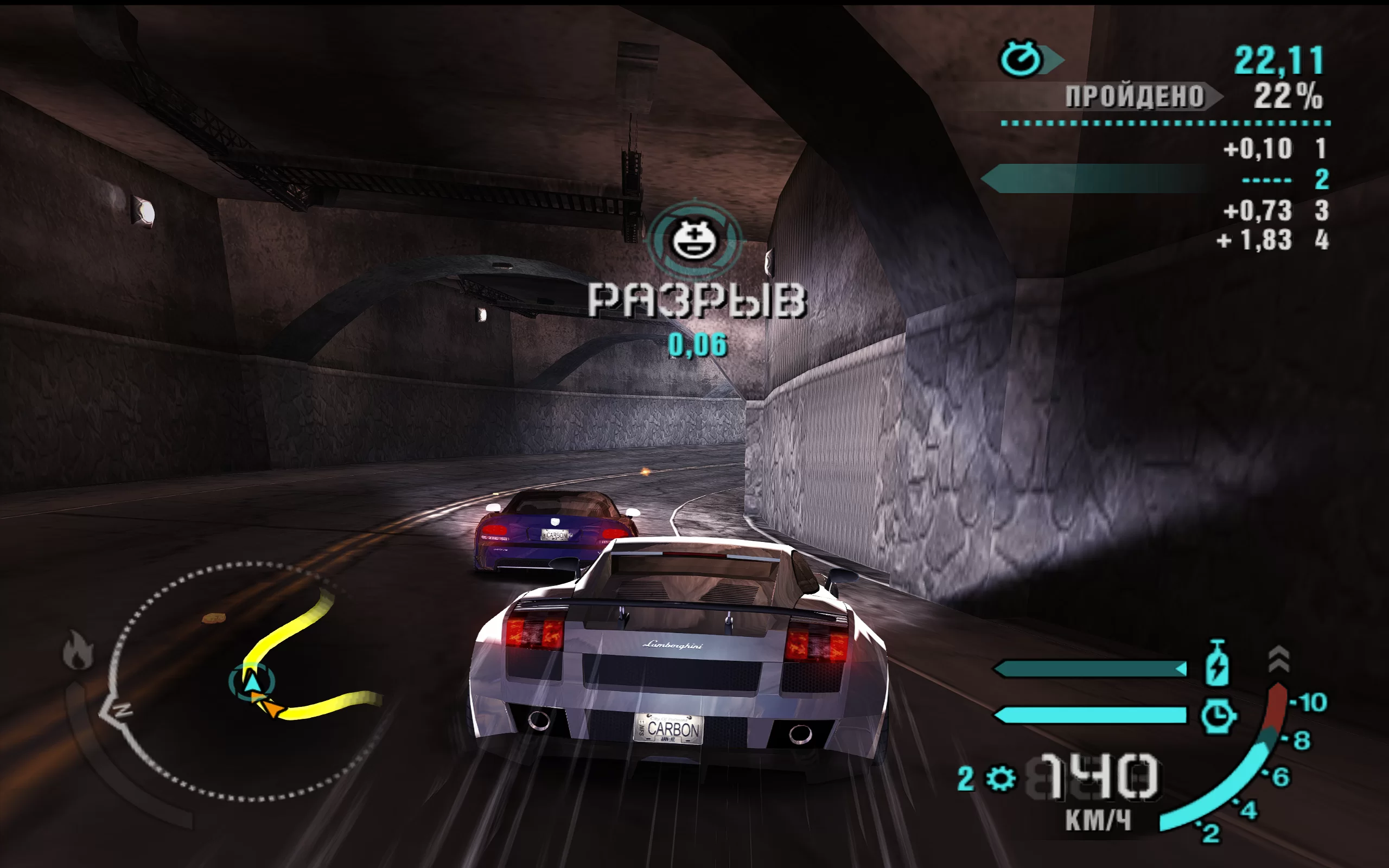Screen dimensions: 1389x868
Task: Click the upshift double-arrow indicator
Action: [x=1279, y=658]
